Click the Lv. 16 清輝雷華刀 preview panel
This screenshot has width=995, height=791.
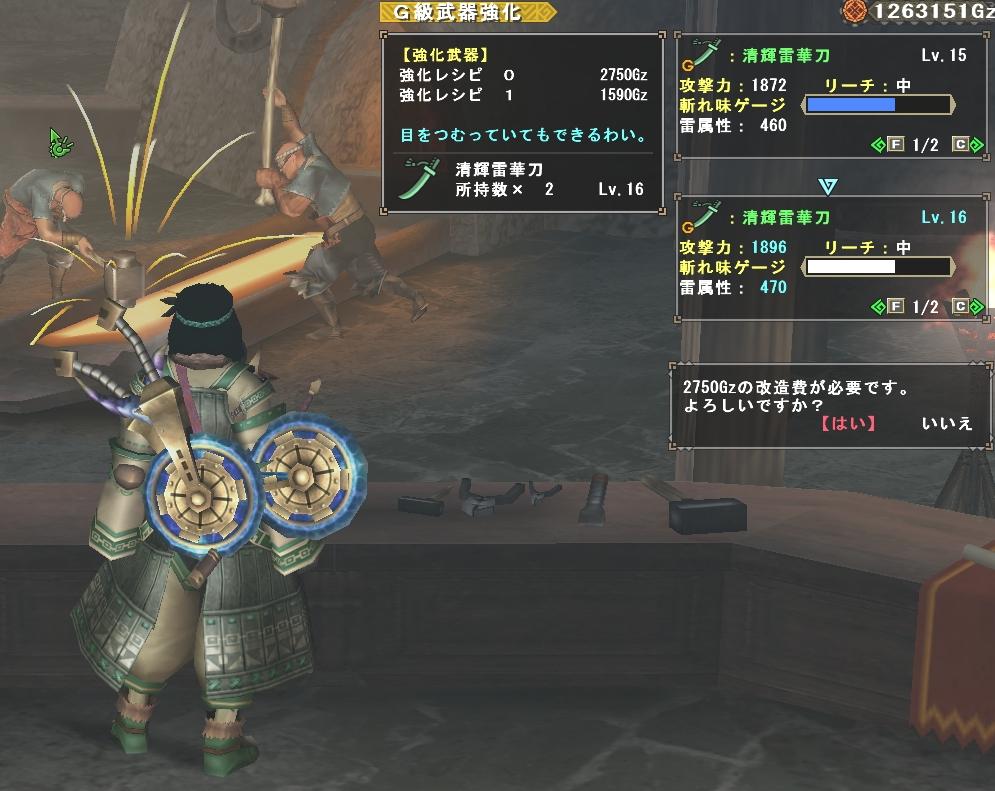coord(825,259)
